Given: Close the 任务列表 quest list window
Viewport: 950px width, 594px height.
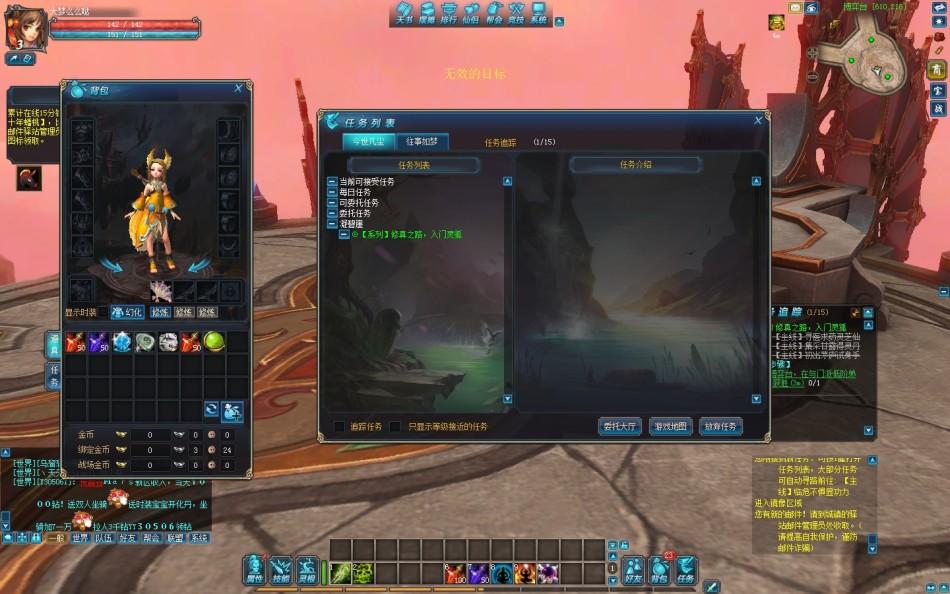Looking at the screenshot, I should click(758, 120).
